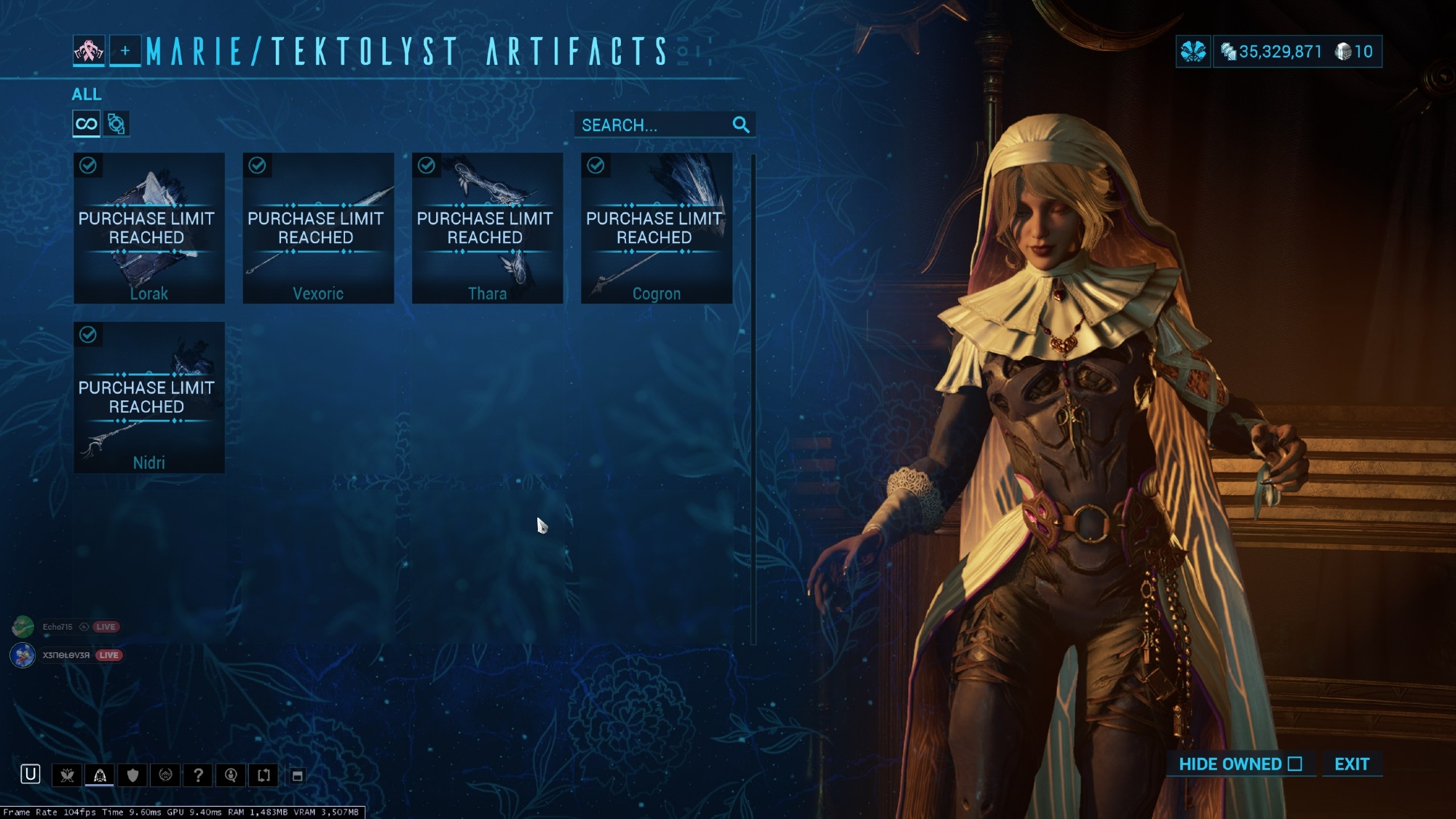Open the player search magnifier icon
Viewport: 1456px width, 819px height.
click(x=231, y=775)
